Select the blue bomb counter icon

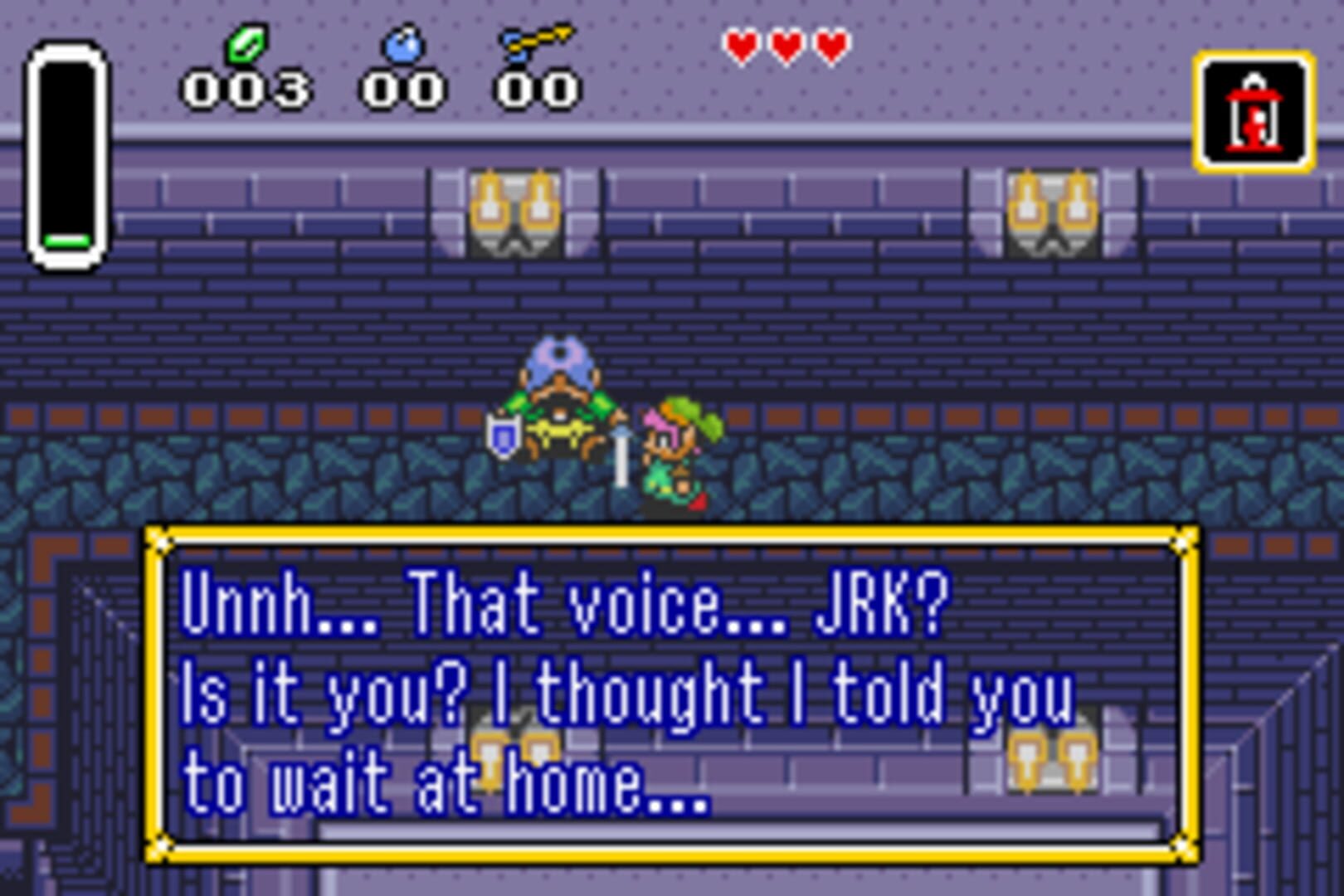point(402,47)
